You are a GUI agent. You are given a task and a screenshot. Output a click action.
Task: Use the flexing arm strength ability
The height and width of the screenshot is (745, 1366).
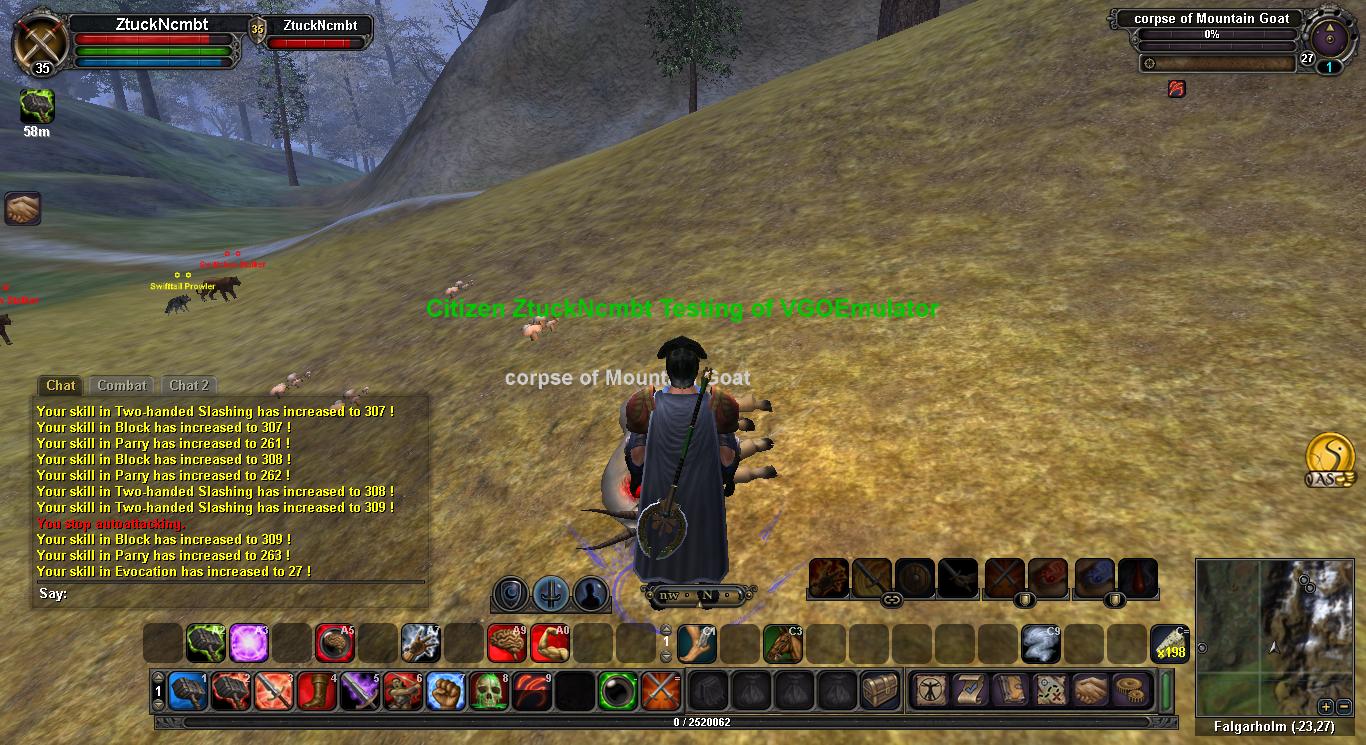pyautogui.click(x=550, y=643)
